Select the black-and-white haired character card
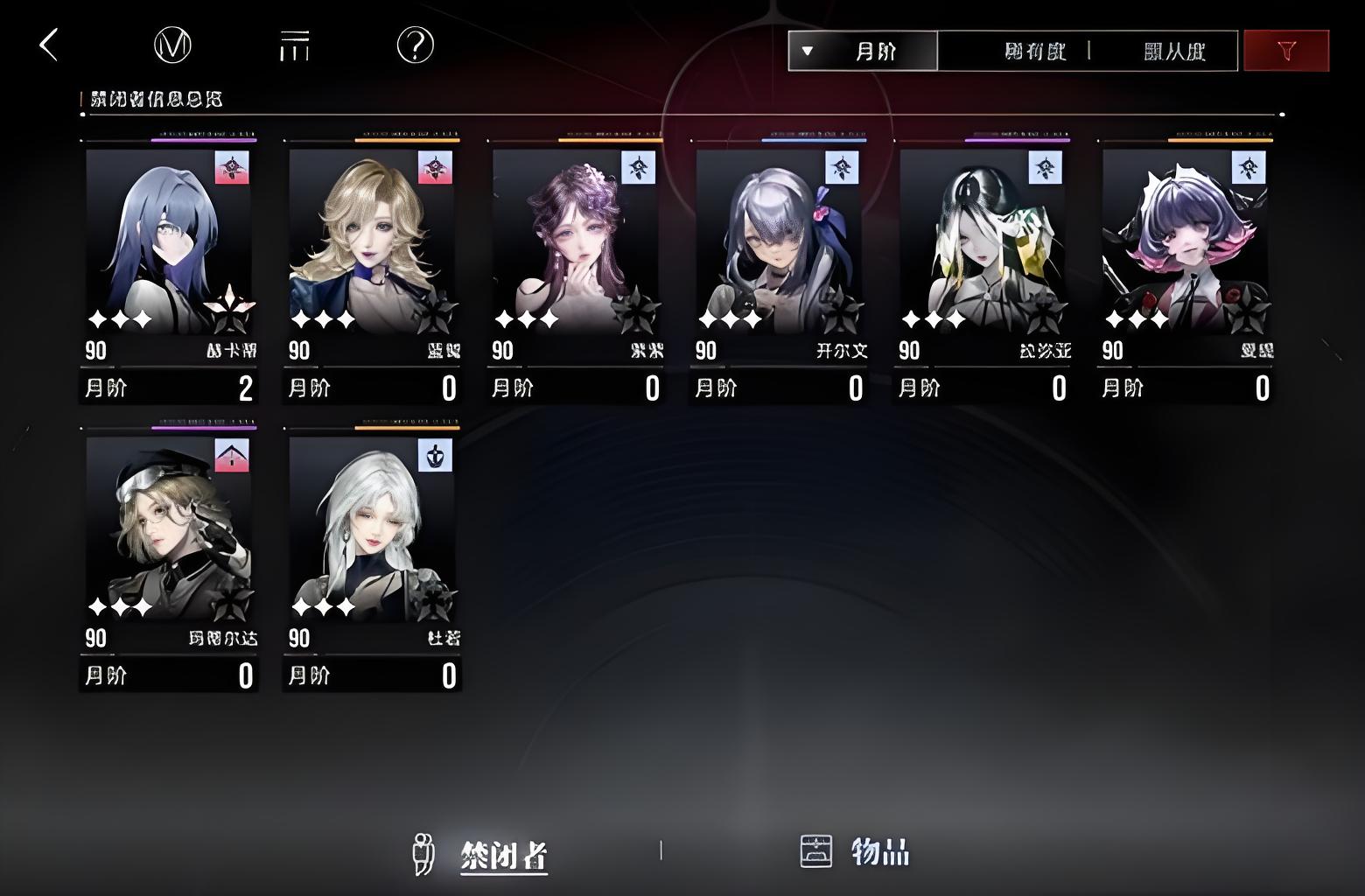Screen dimensions: 1365x896 [x=982, y=262]
